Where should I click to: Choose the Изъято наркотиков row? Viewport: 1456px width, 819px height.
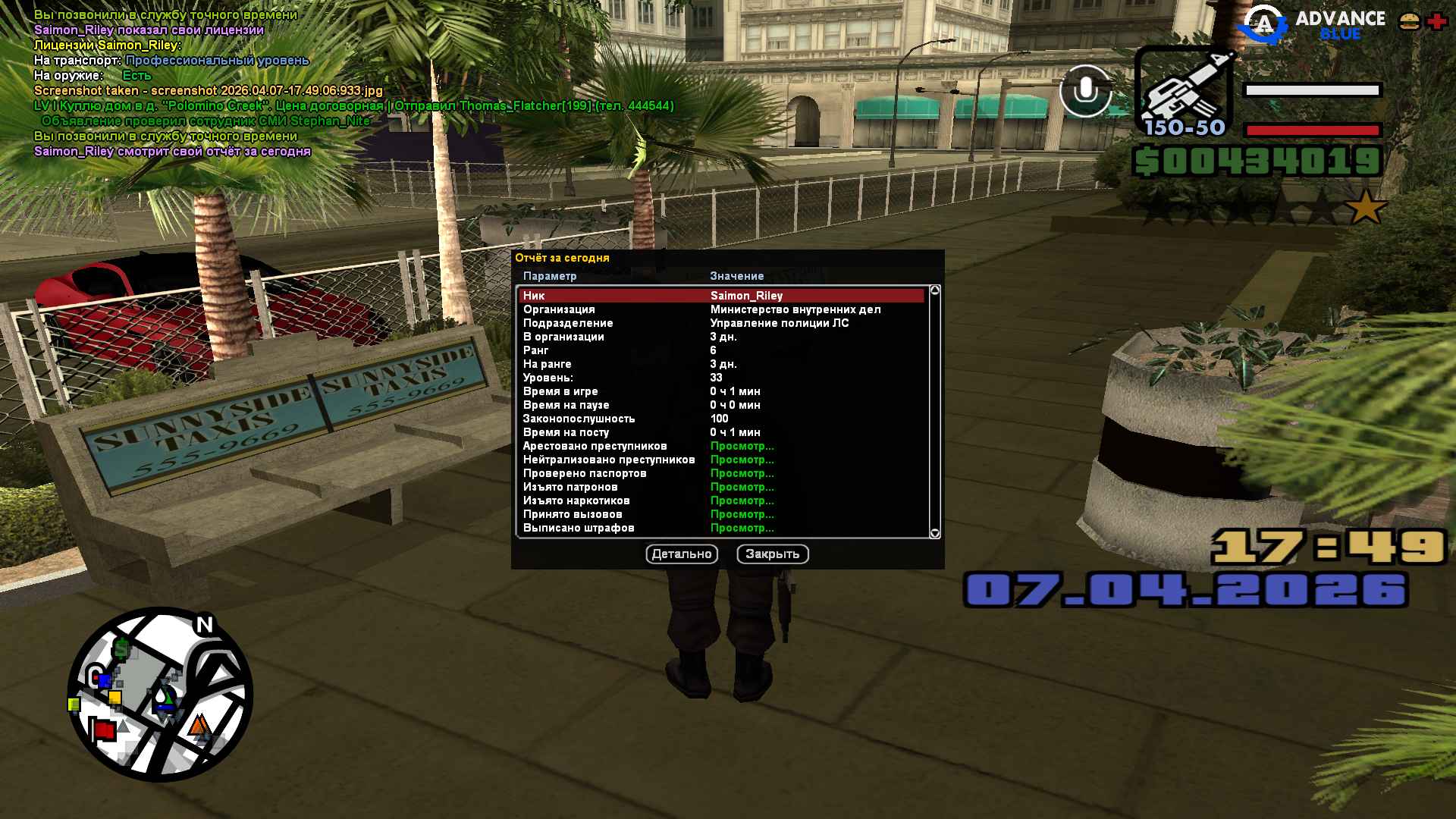coord(720,500)
